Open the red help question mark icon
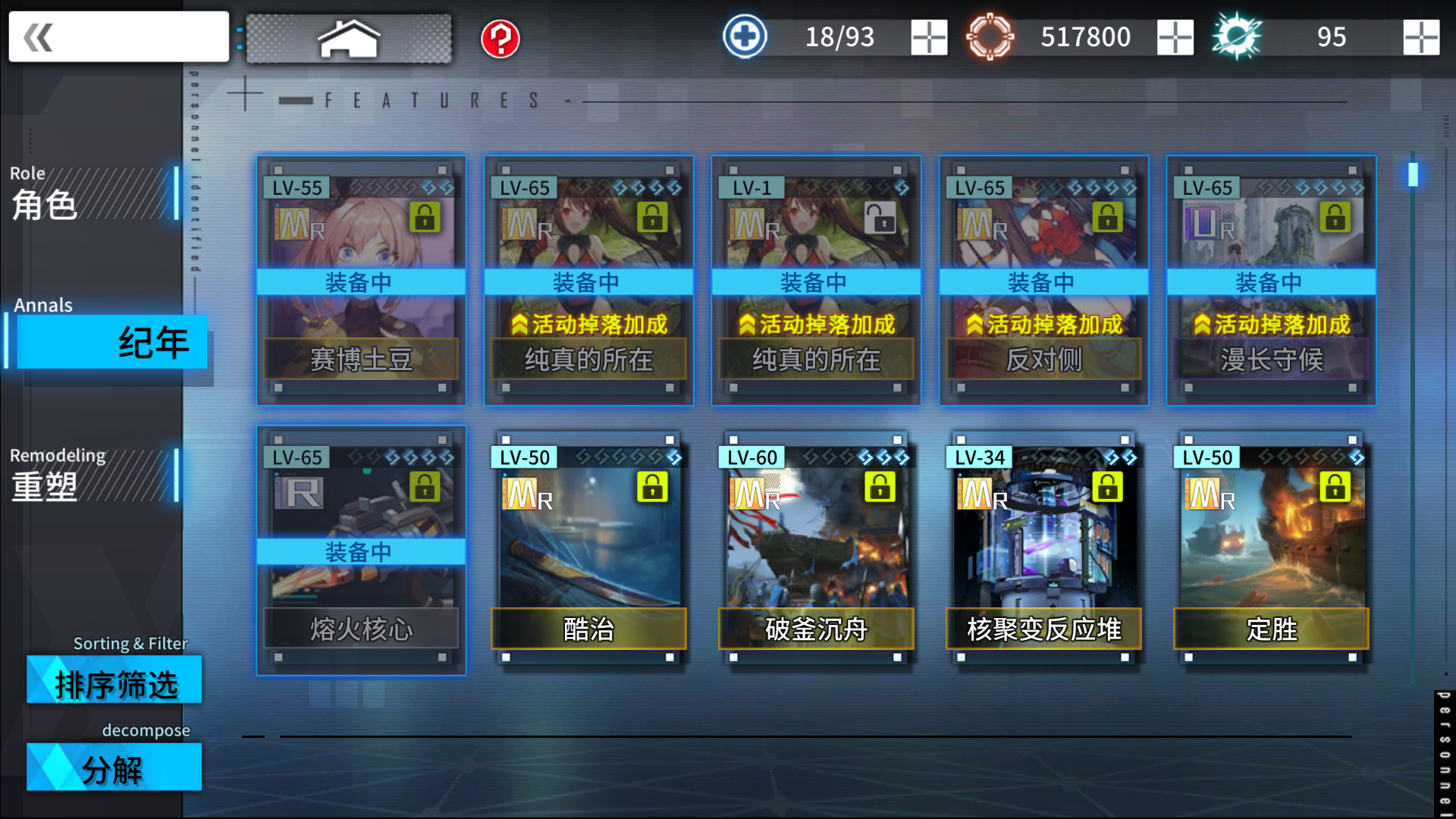This screenshot has height=819, width=1456. click(498, 38)
